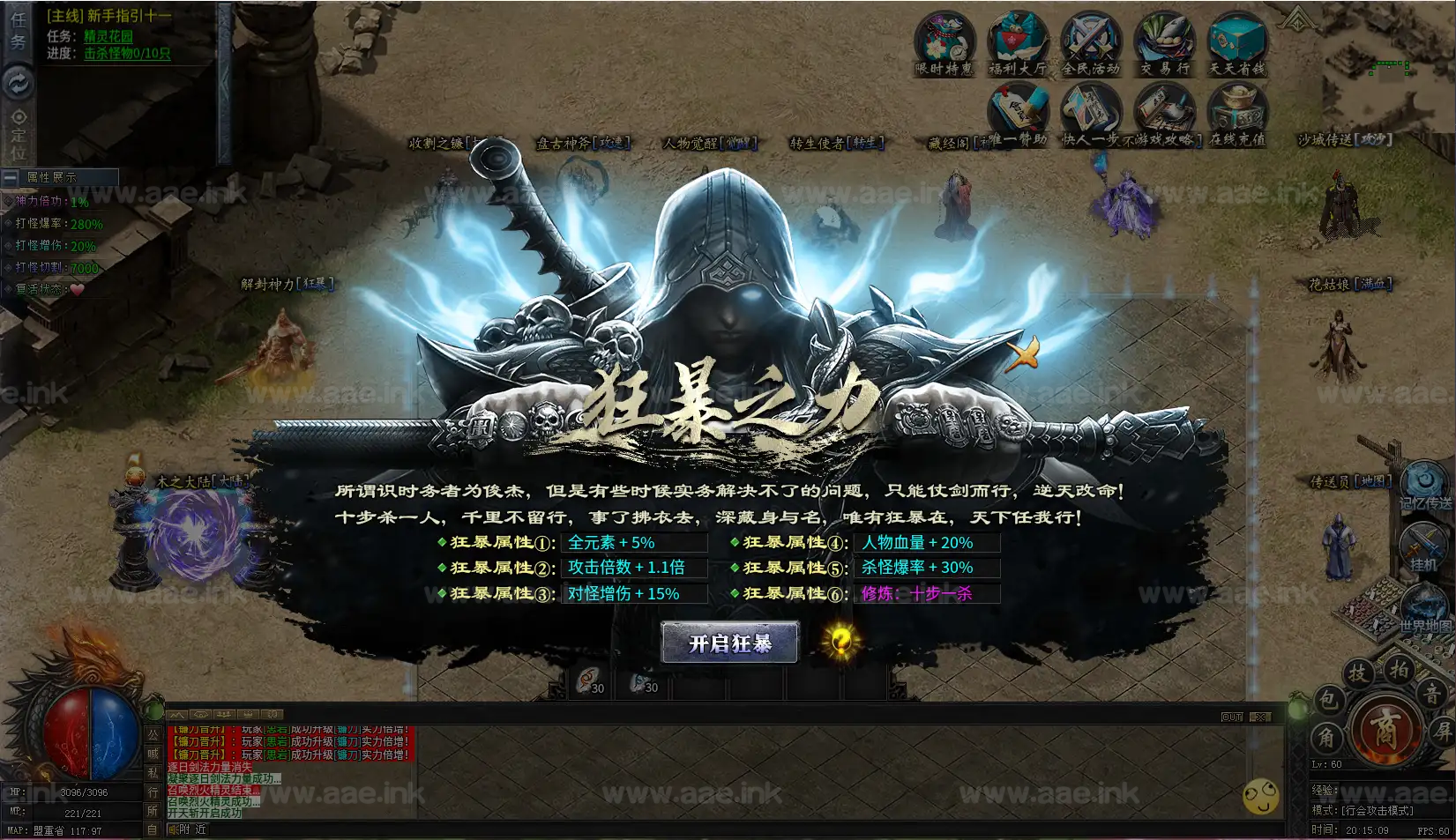Viewport: 1456px width, 840px height.
Task: Toggle 挂机 auto-battle with crossed swords icon
Action: pyautogui.click(x=1423, y=546)
